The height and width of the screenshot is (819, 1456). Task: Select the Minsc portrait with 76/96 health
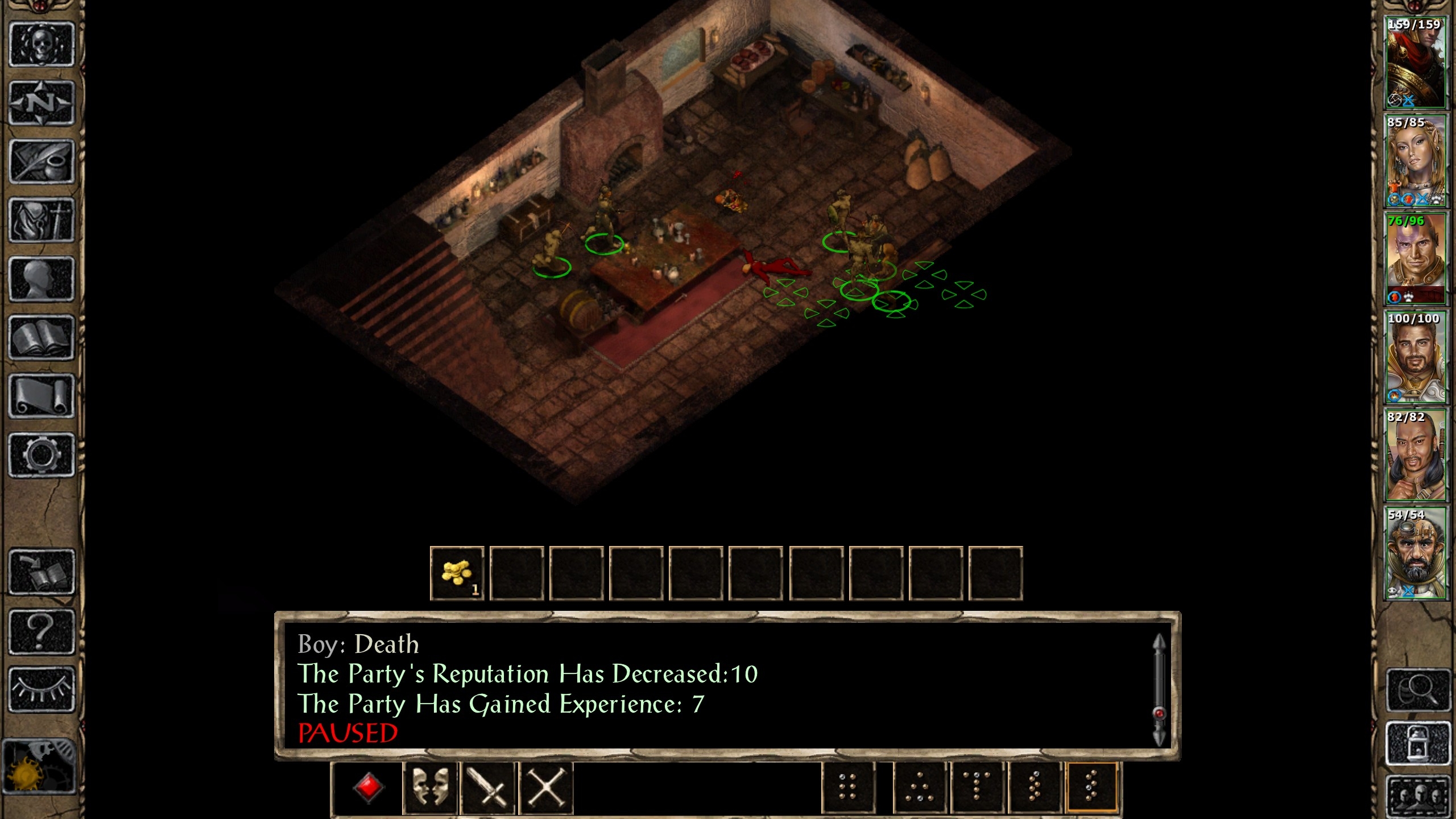pos(1415,259)
